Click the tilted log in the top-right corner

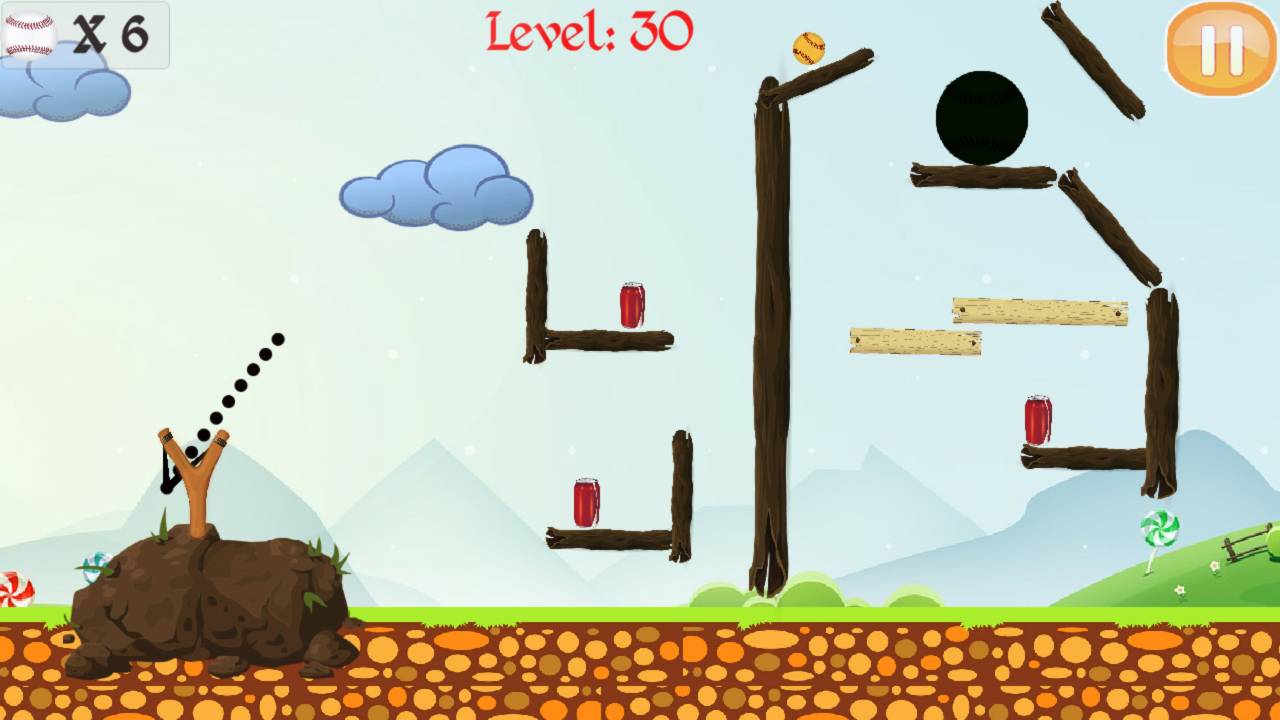point(1095,60)
